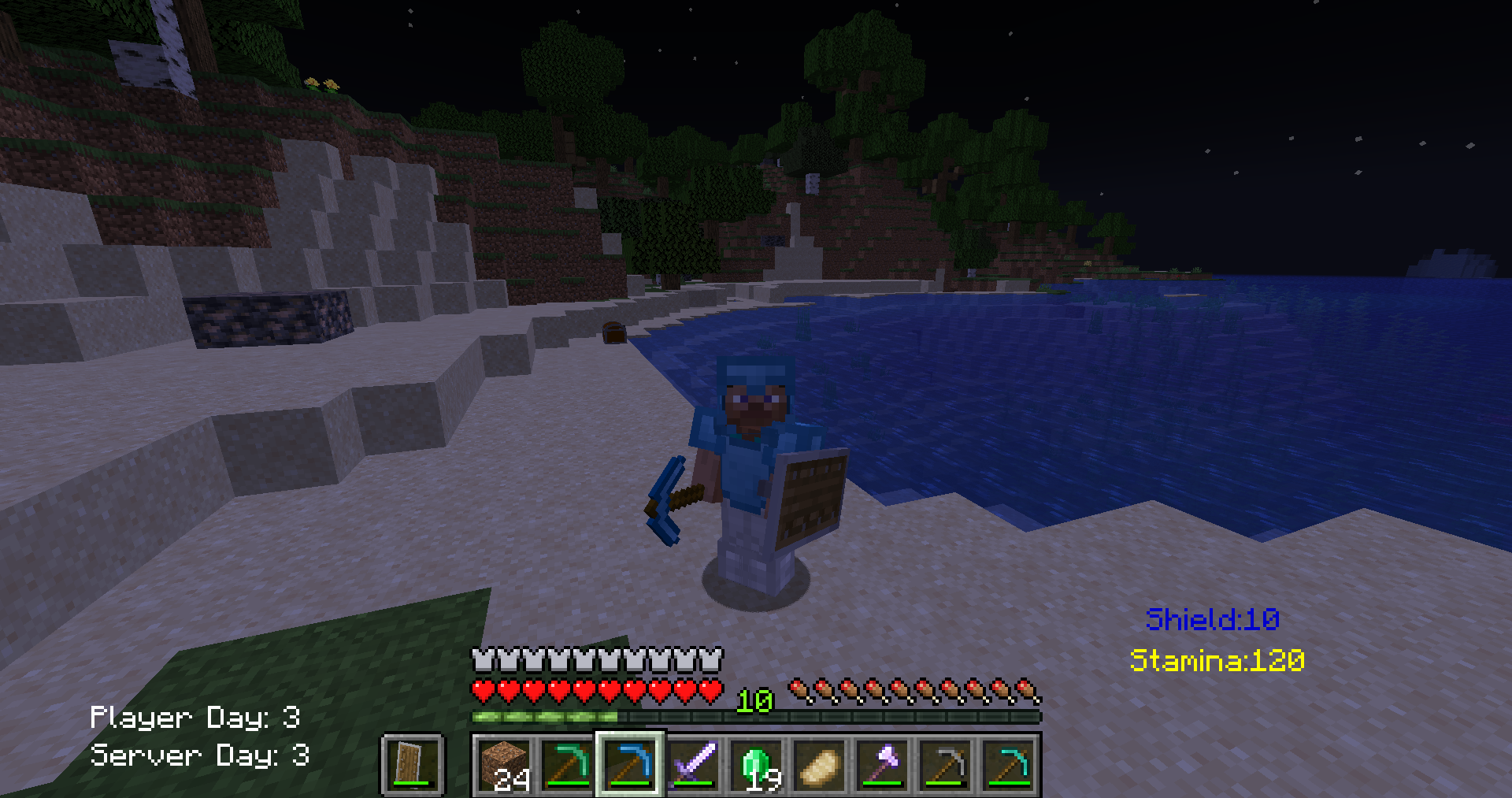Click the Player Day: 3 label
The width and height of the screenshot is (1512, 798).
click(198, 717)
